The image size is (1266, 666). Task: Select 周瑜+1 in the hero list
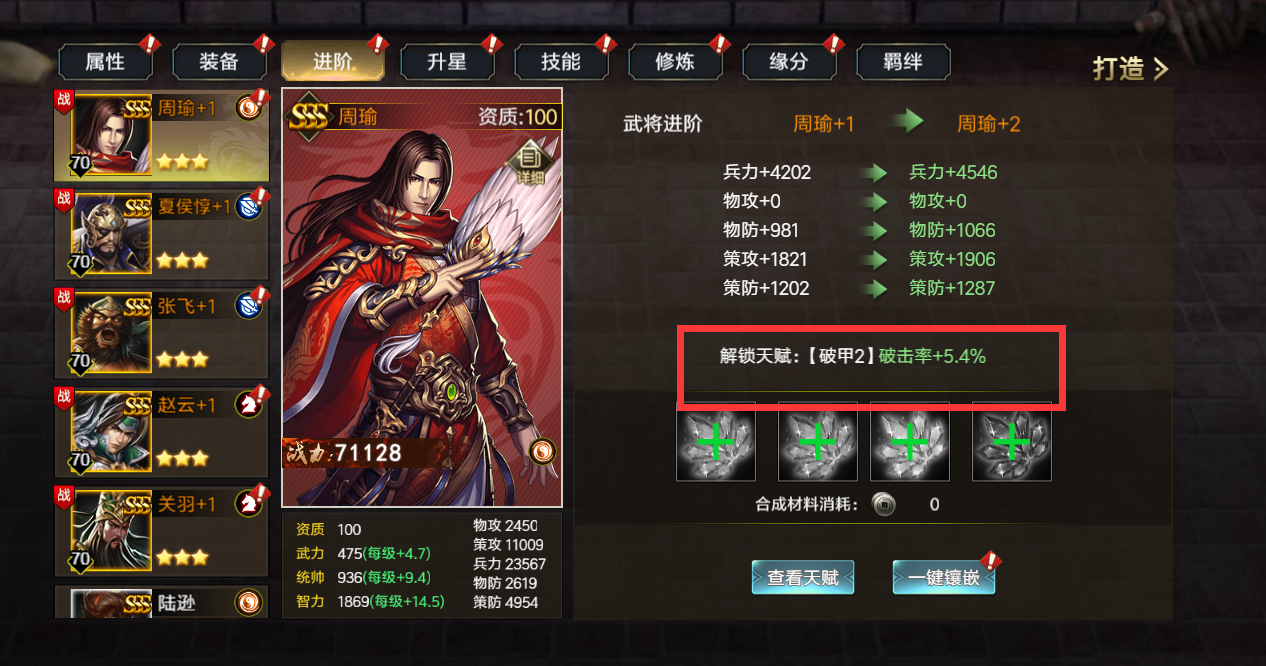tap(160, 136)
